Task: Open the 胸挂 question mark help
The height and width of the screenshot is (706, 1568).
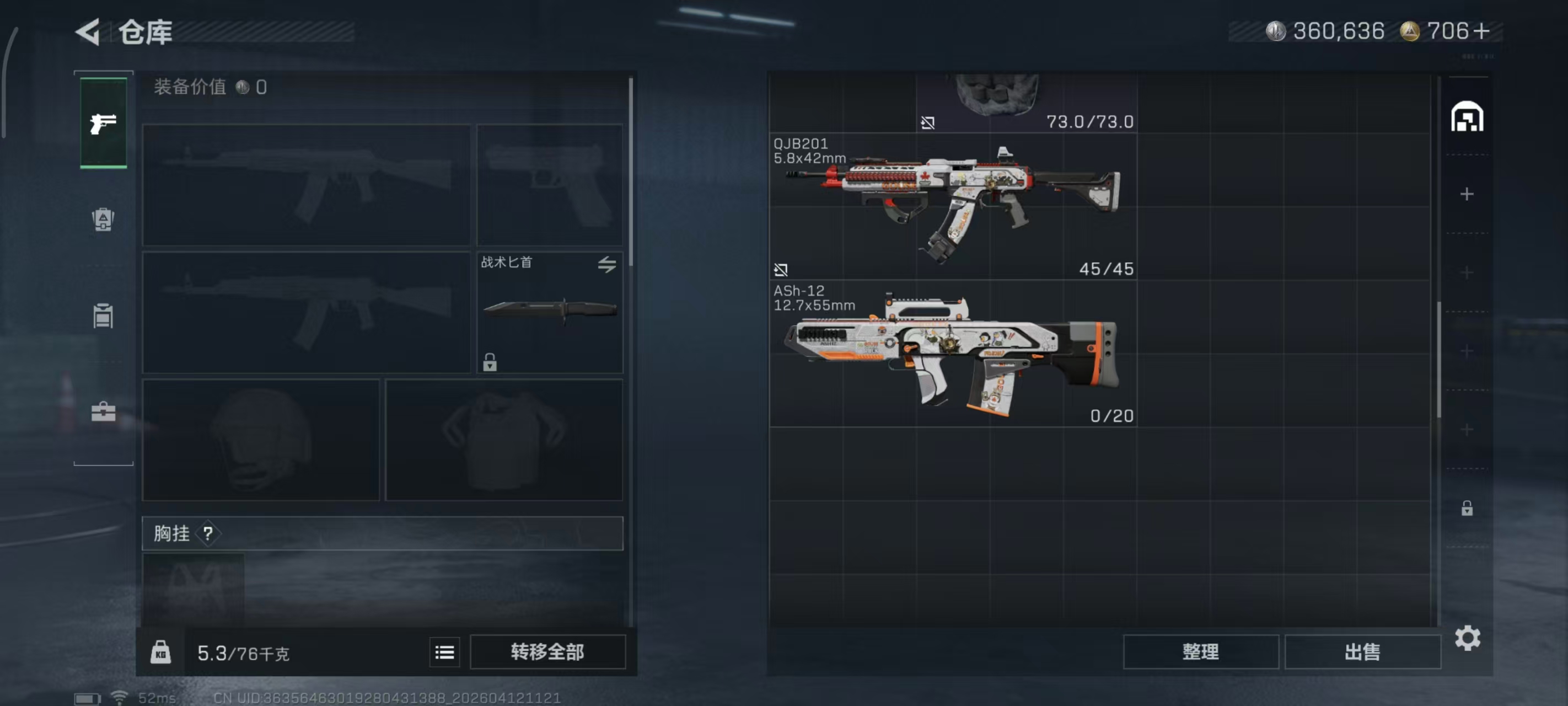Action: [x=208, y=533]
